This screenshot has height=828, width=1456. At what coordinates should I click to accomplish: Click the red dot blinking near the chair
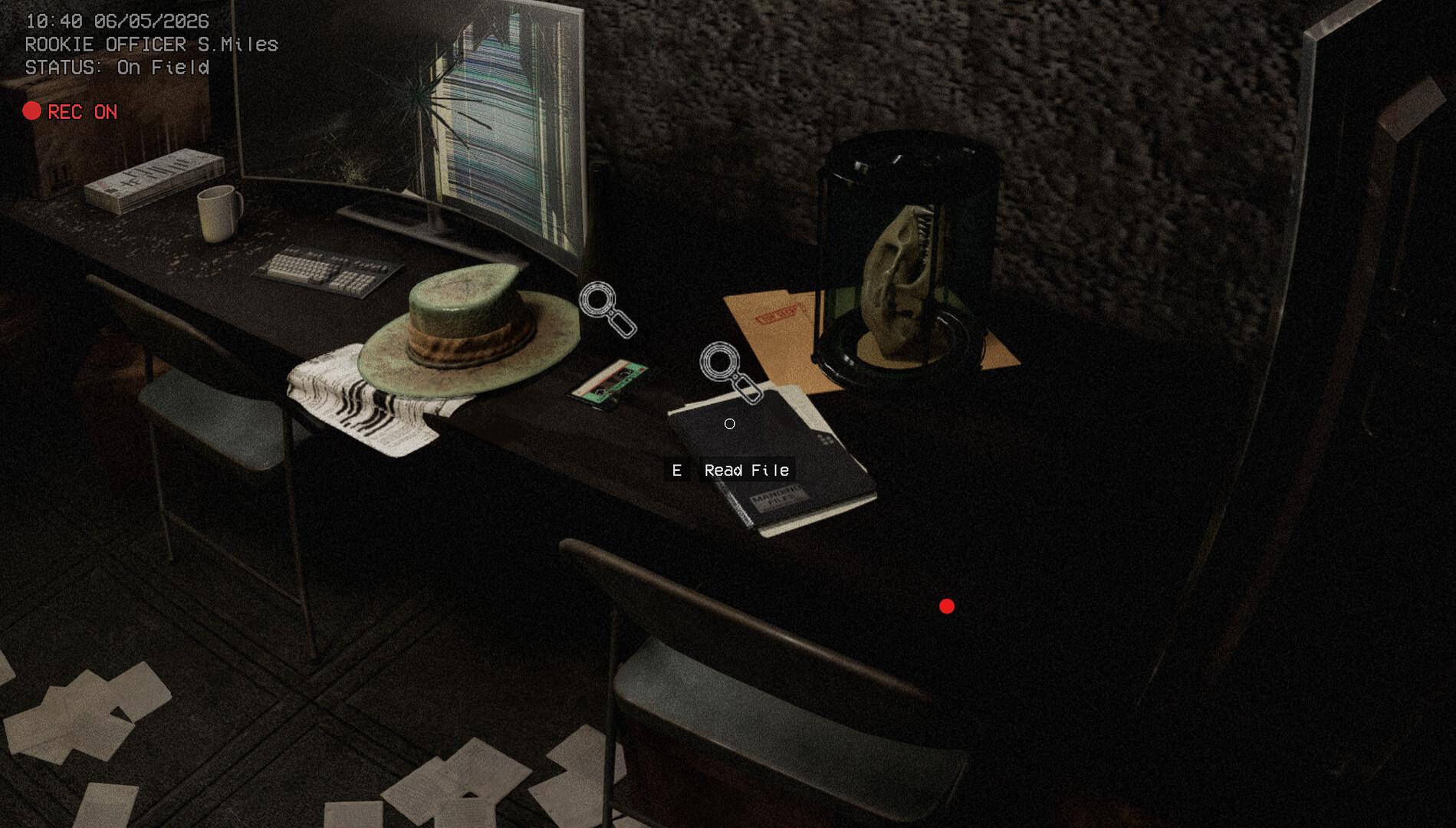[x=946, y=606]
